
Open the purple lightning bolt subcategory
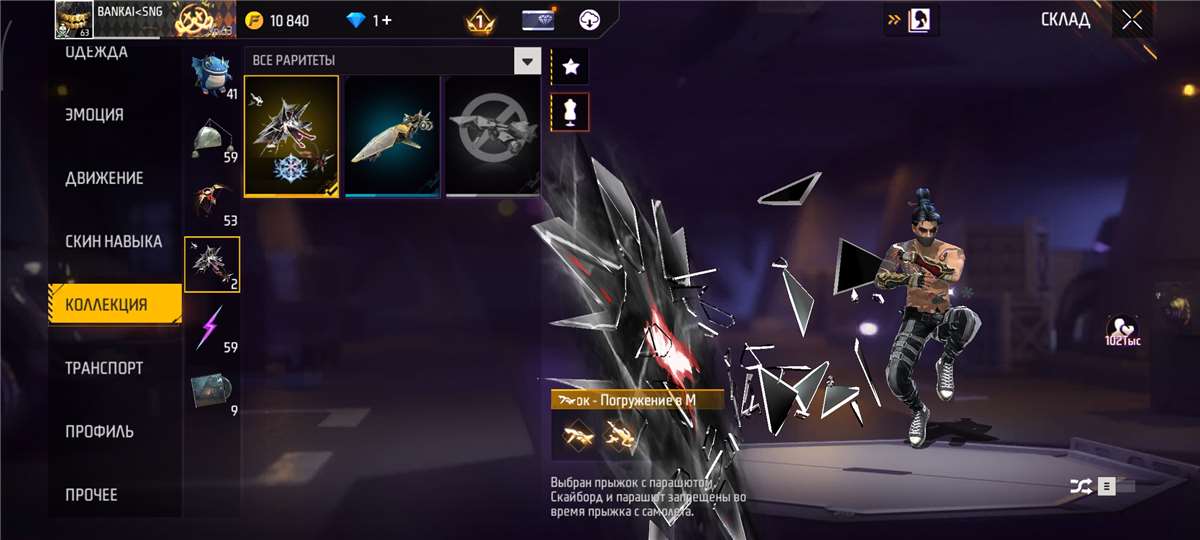pos(212,327)
